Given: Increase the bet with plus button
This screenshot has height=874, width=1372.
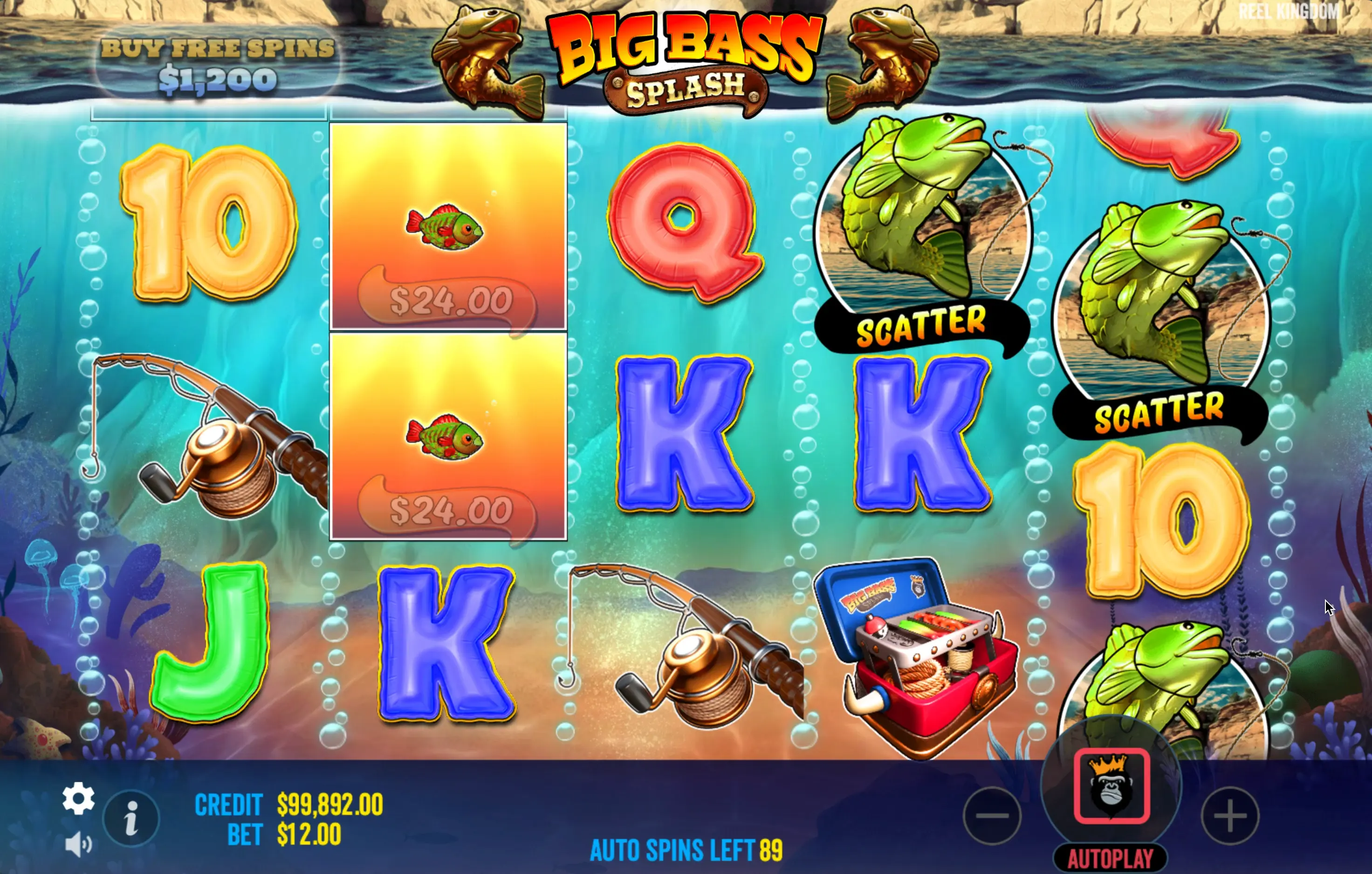Looking at the screenshot, I should coord(1230,816).
